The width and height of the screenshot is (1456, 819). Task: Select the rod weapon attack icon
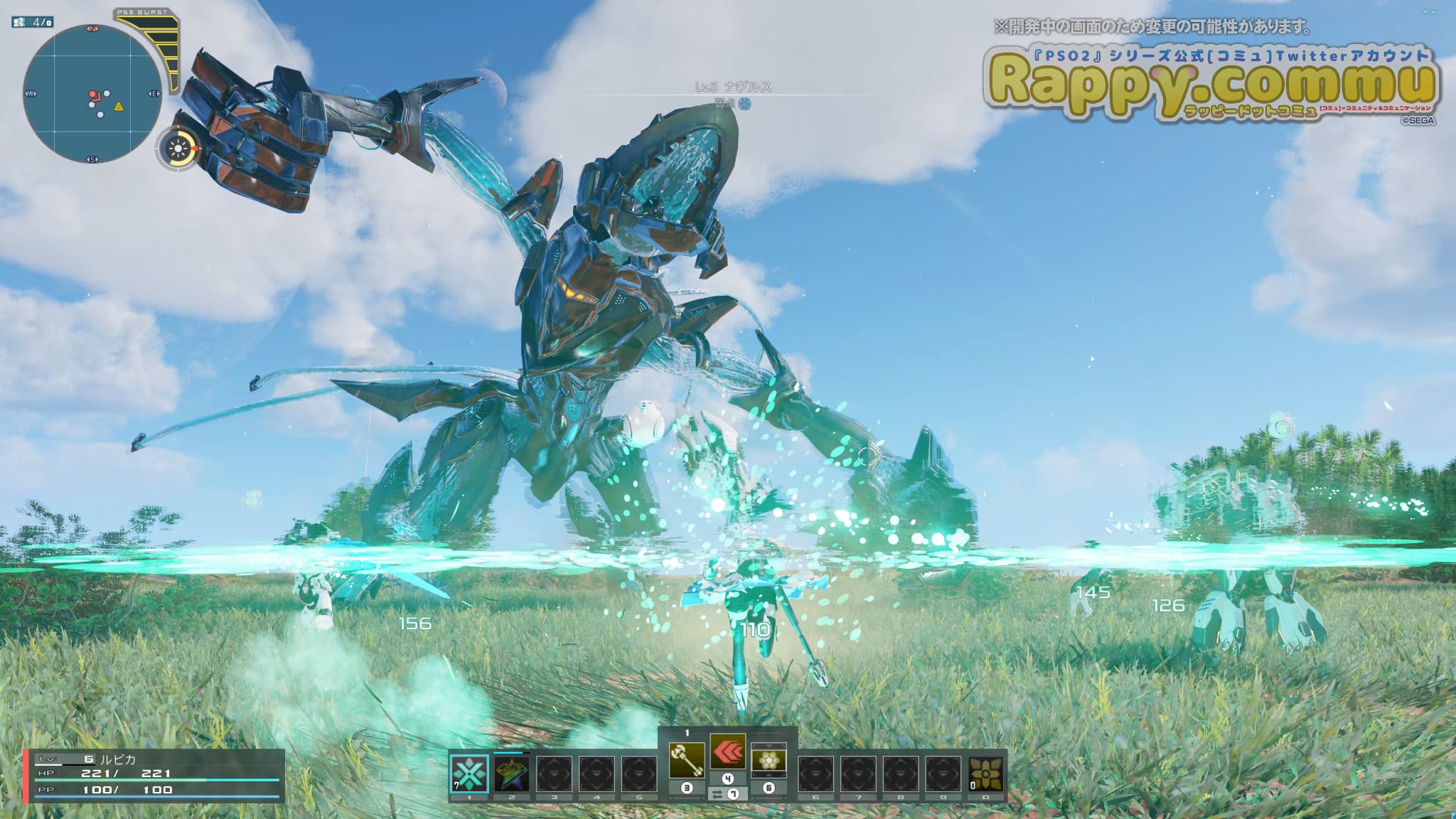tap(687, 761)
